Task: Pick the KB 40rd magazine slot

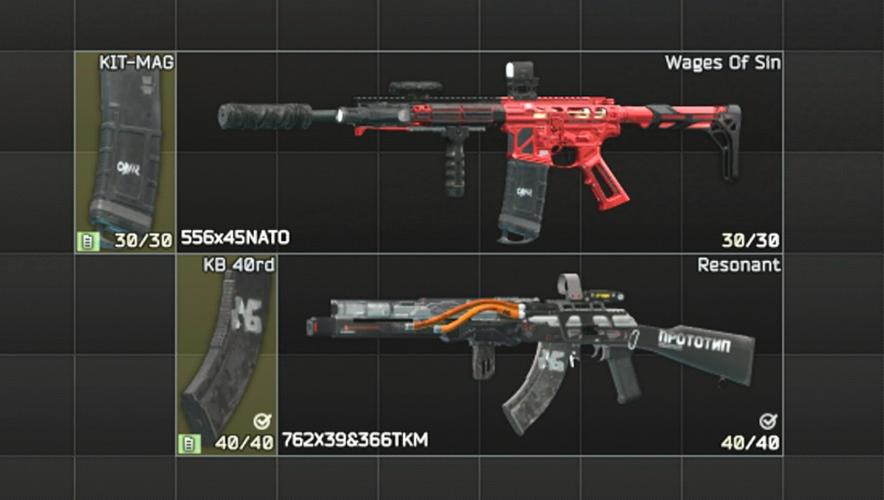Action: click(x=227, y=355)
